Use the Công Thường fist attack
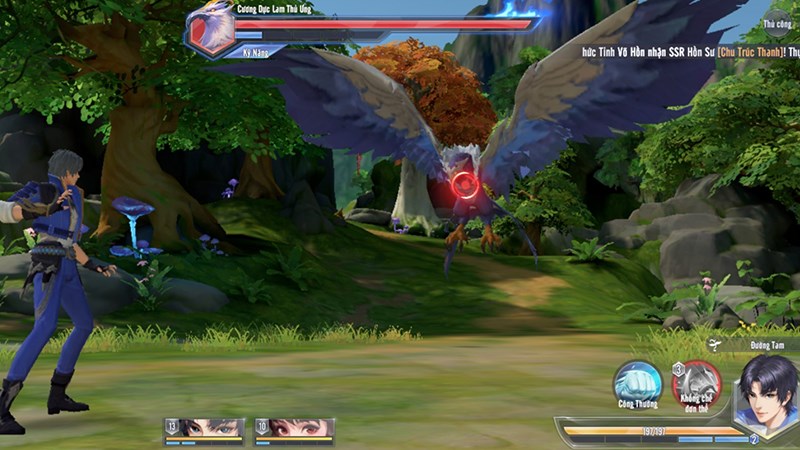The height and width of the screenshot is (450, 800). (637, 384)
